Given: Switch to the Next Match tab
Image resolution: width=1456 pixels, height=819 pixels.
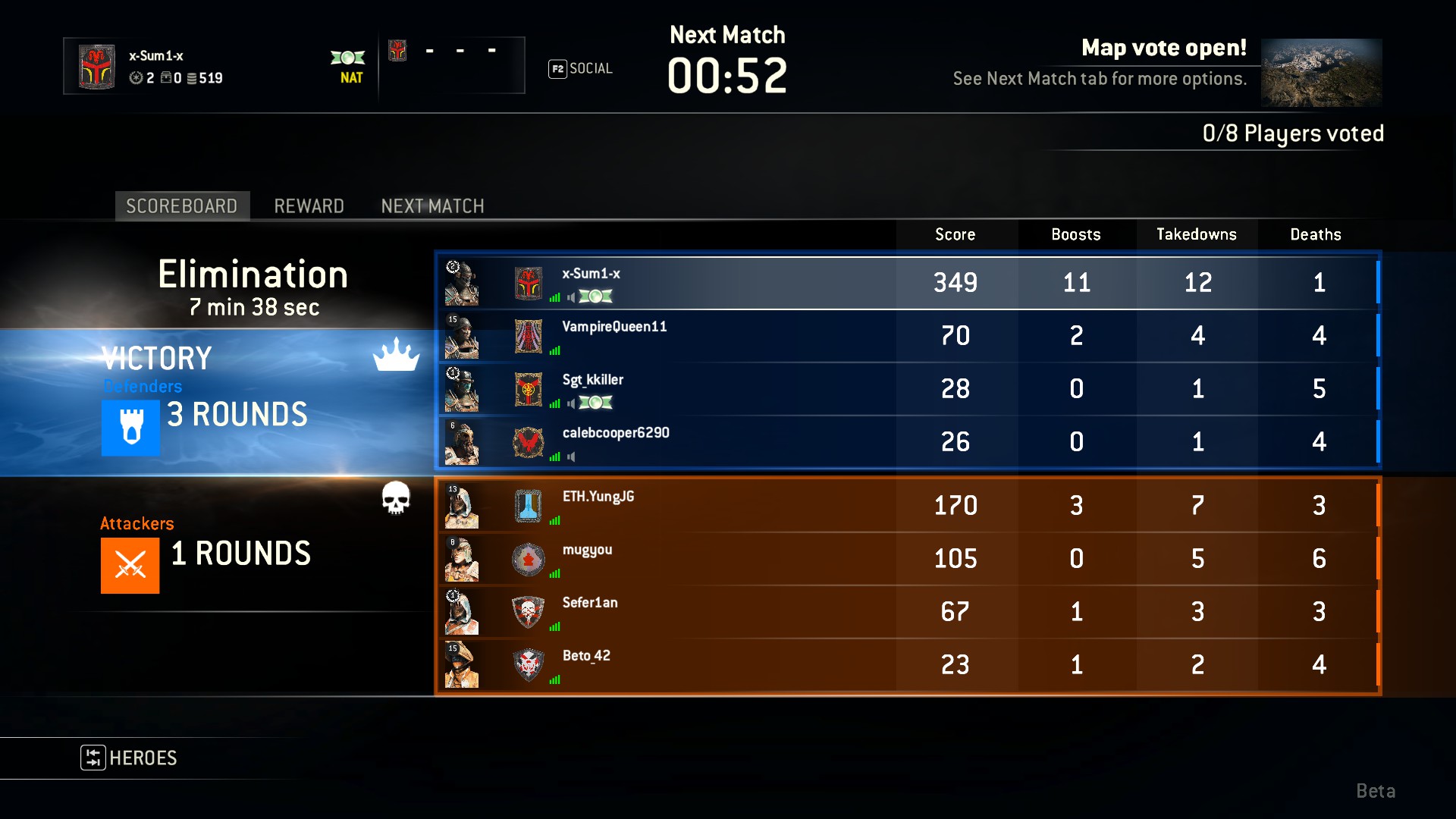Looking at the screenshot, I should (432, 206).
